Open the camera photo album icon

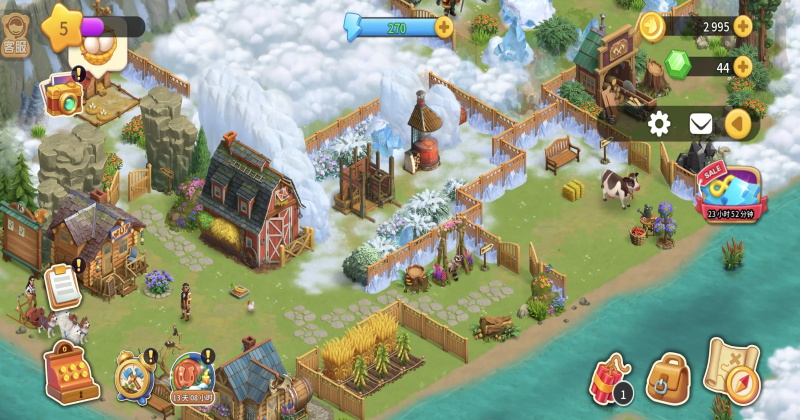[62, 97]
